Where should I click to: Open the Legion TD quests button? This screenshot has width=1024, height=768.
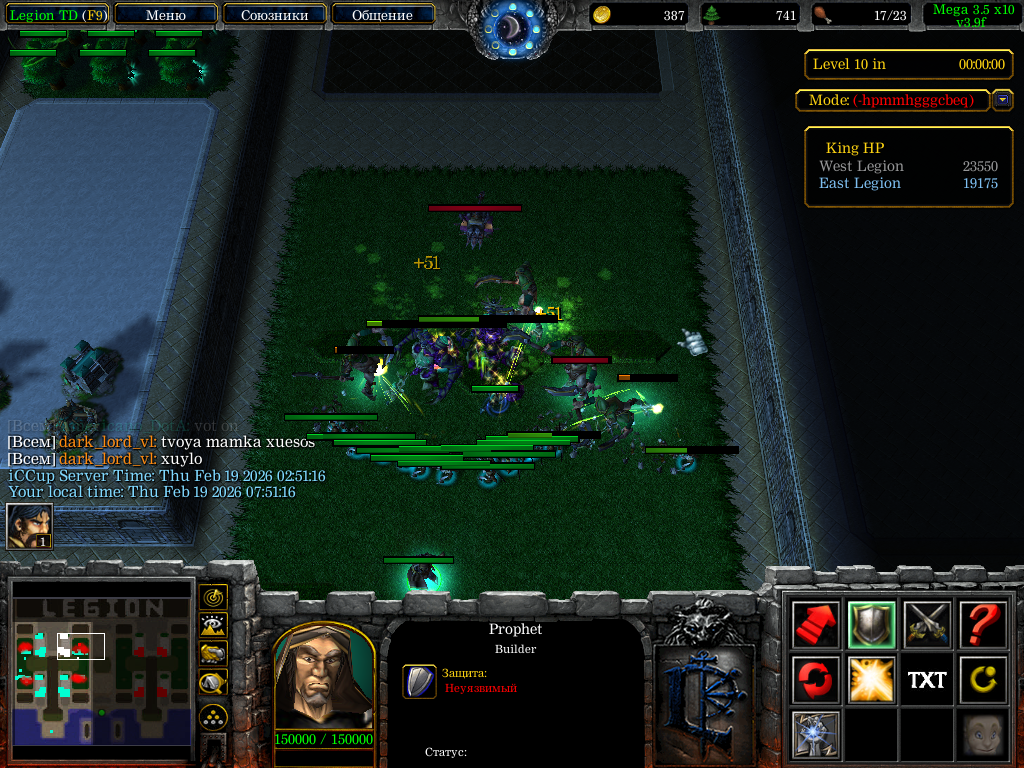pos(57,15)
